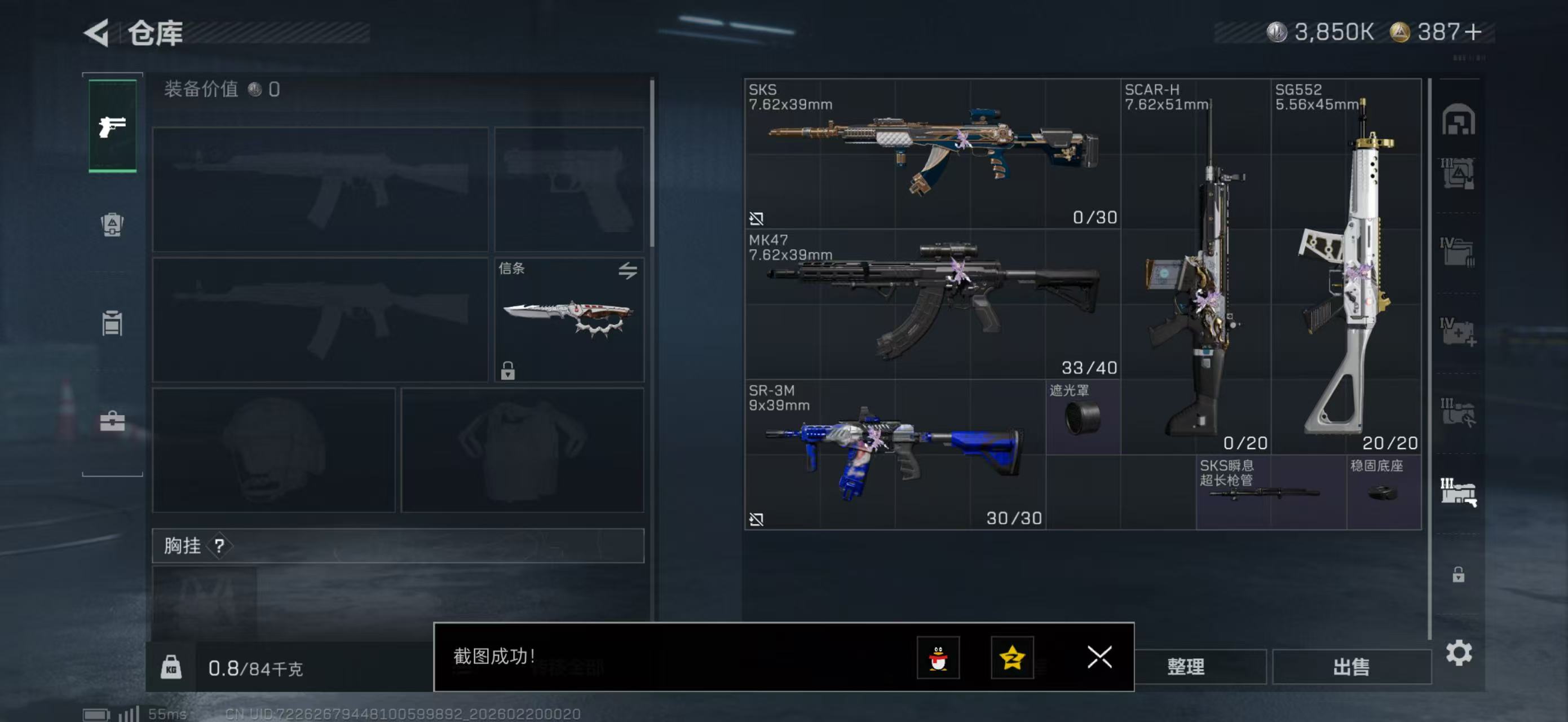Click the 胸挂 help question mark
1568x722 pixels.
(219, 545)
